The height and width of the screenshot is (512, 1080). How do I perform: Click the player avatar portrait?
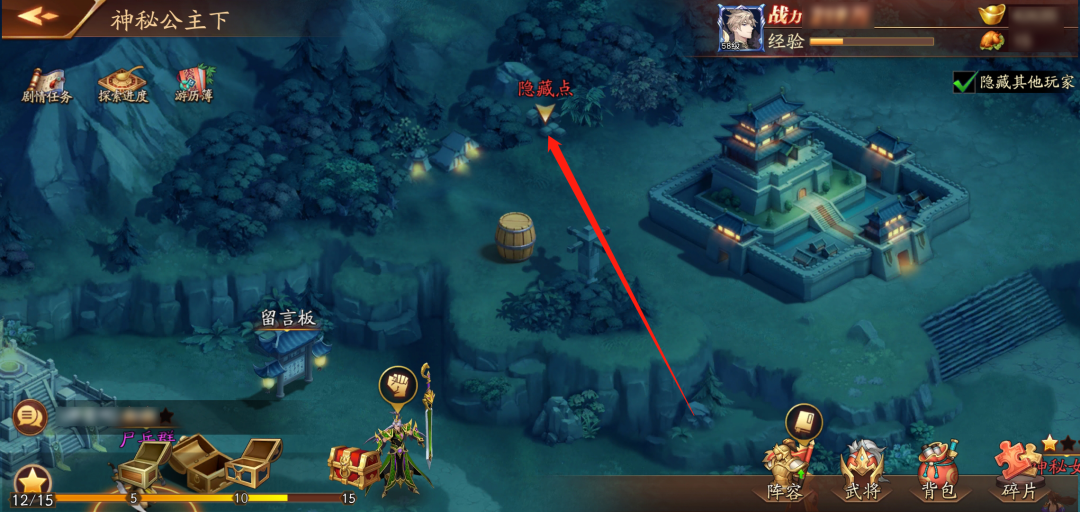[741, 27]
